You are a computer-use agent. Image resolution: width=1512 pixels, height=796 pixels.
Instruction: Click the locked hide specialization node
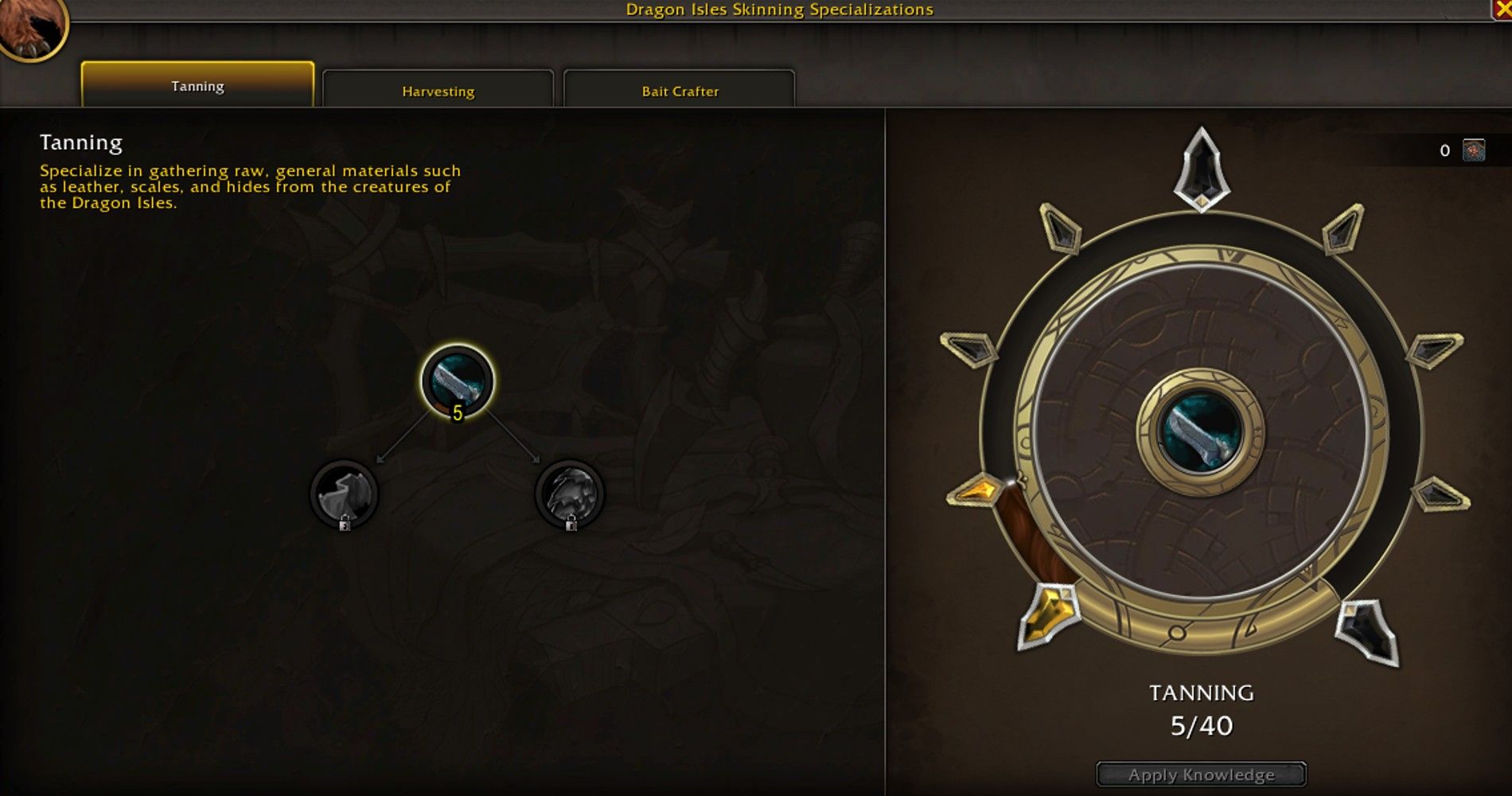(344, 492)
